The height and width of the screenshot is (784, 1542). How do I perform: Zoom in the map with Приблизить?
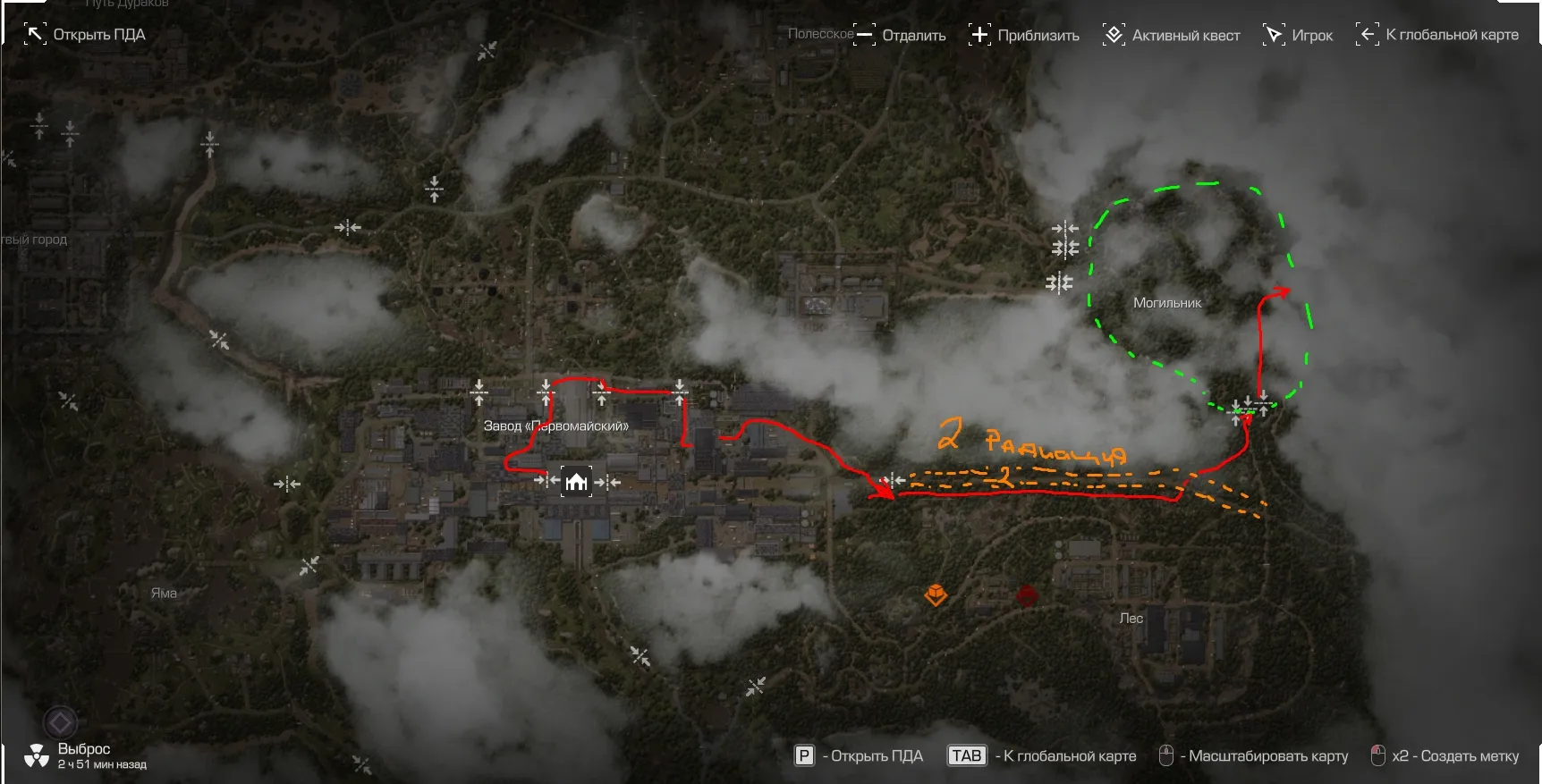pos(1024,35)
